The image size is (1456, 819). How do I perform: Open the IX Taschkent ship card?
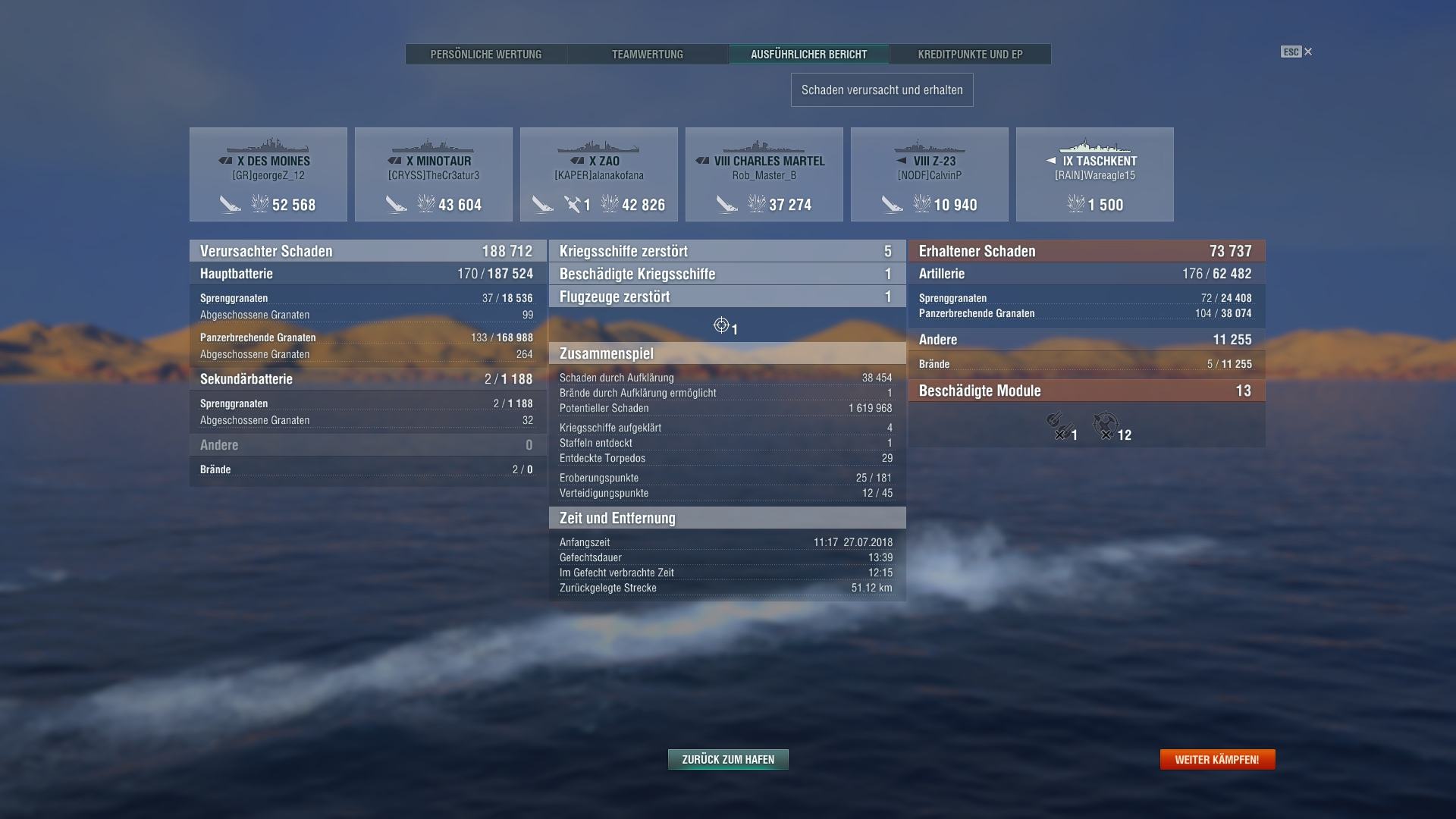(x=1095, y=174)
